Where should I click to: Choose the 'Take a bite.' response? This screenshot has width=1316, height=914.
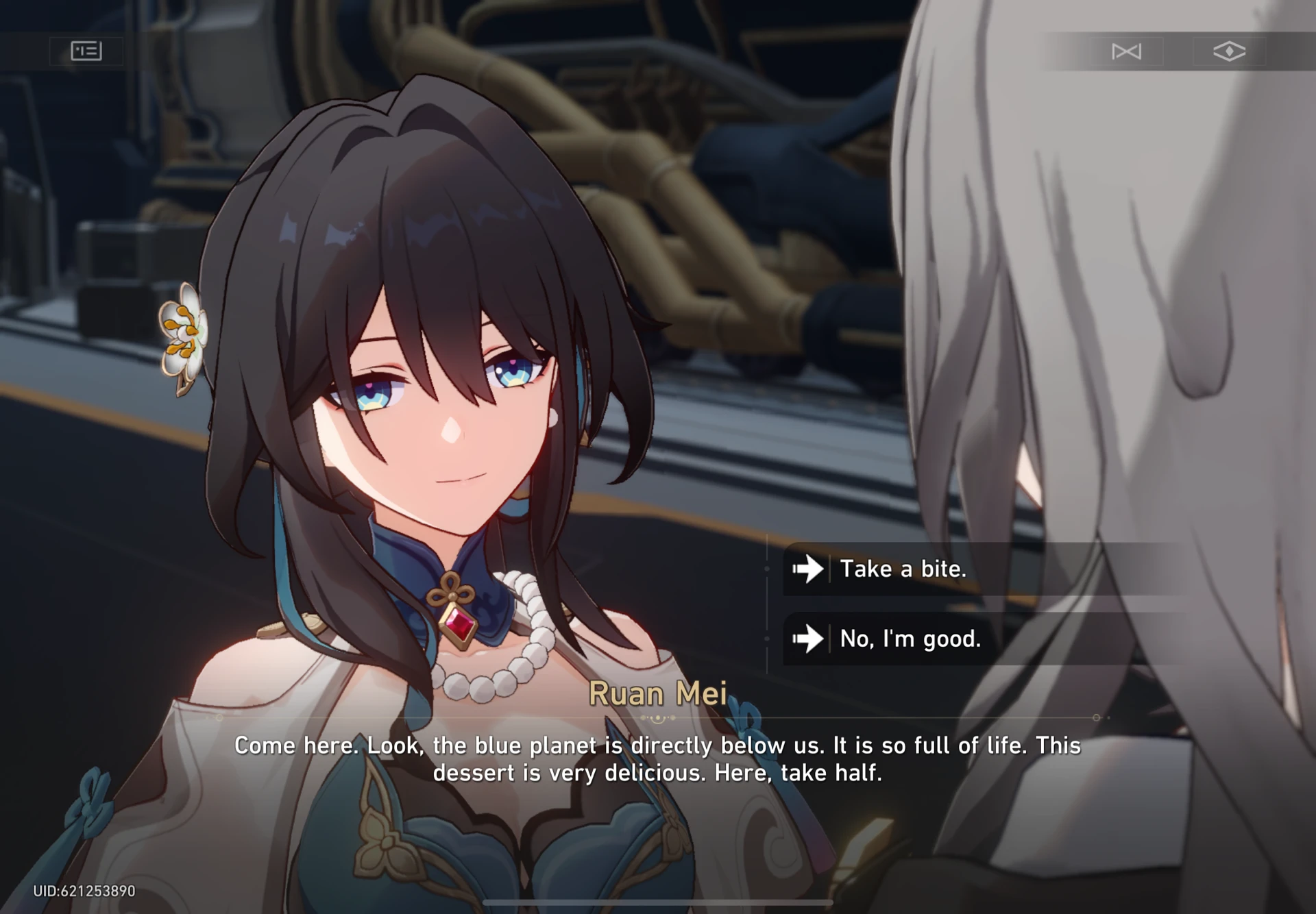tap(905, 568)
